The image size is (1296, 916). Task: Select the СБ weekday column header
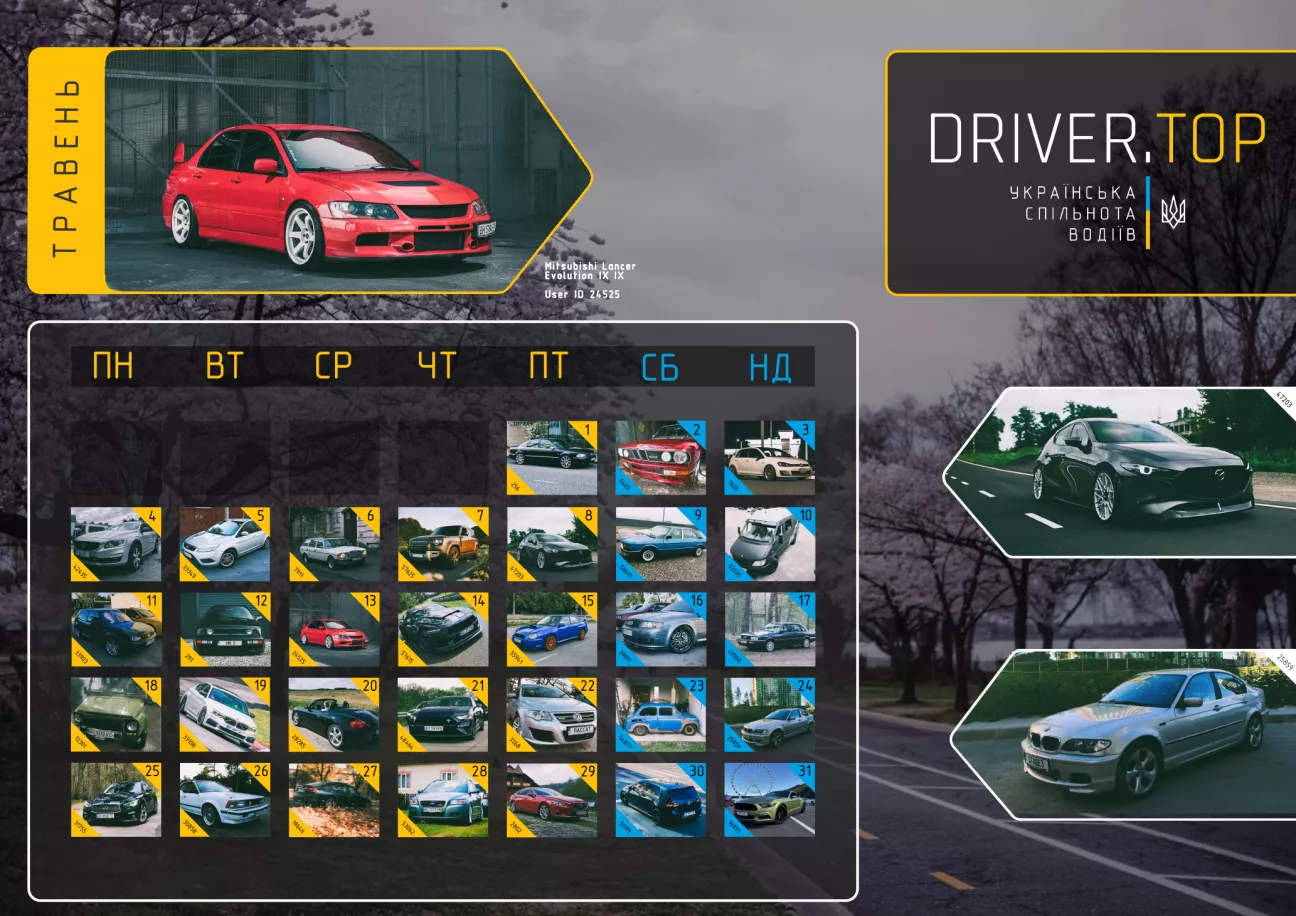(660, 367)
